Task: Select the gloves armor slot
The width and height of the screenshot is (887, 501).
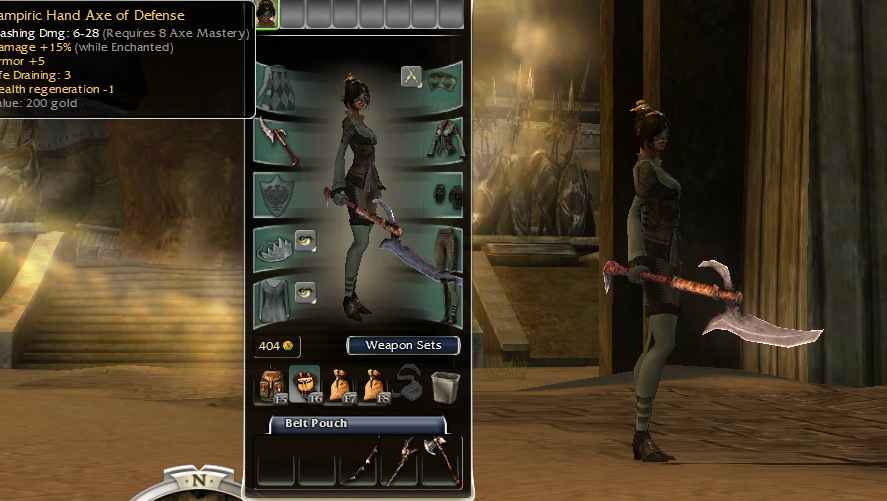Action: click(x=443, y=193)
